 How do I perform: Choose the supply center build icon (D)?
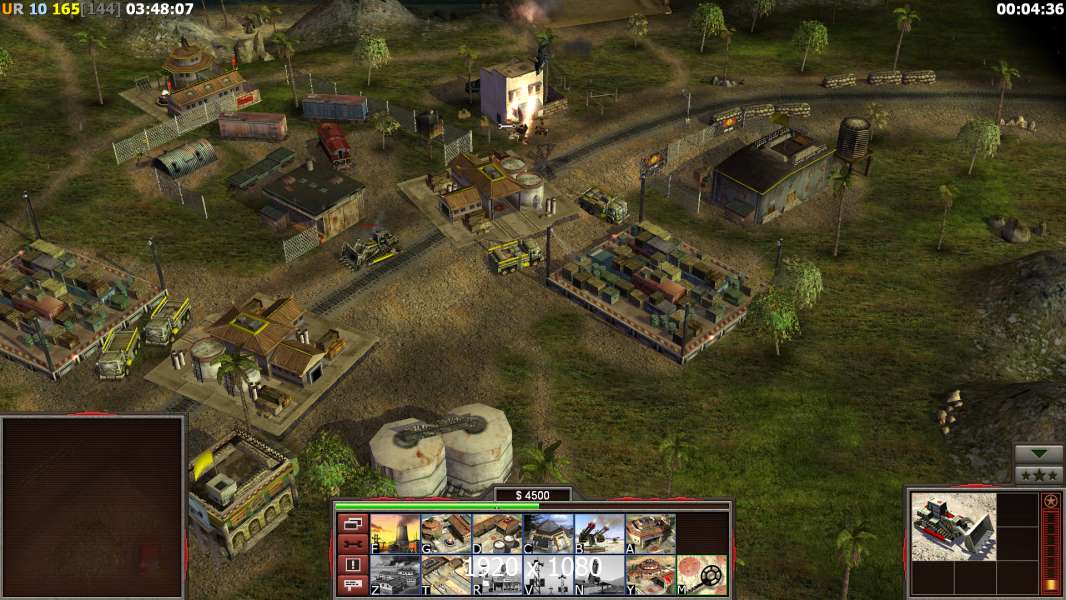[497, 534]
